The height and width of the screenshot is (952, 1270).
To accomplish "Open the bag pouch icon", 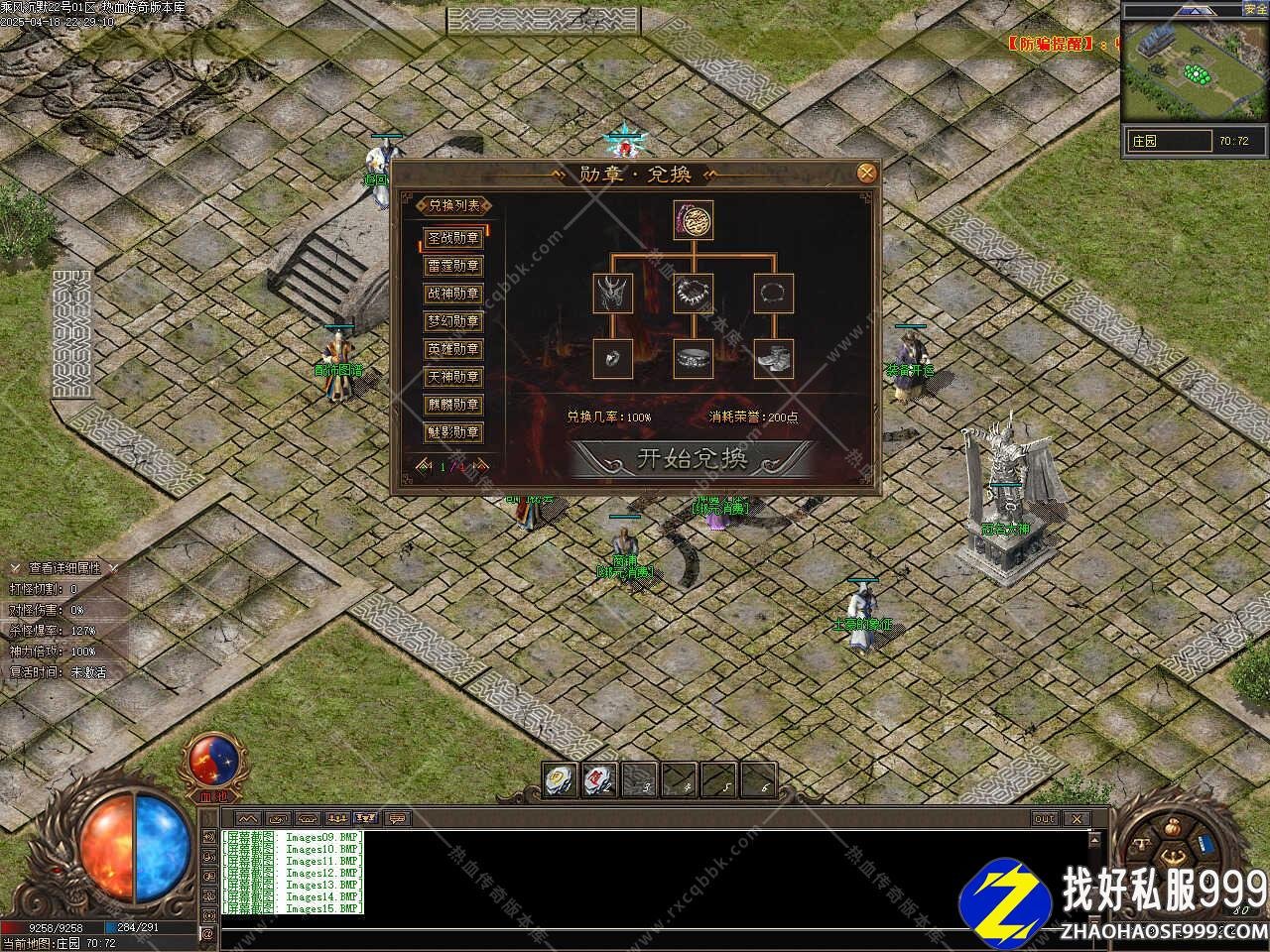I will pyautogui.click(x=1173, y=827).
